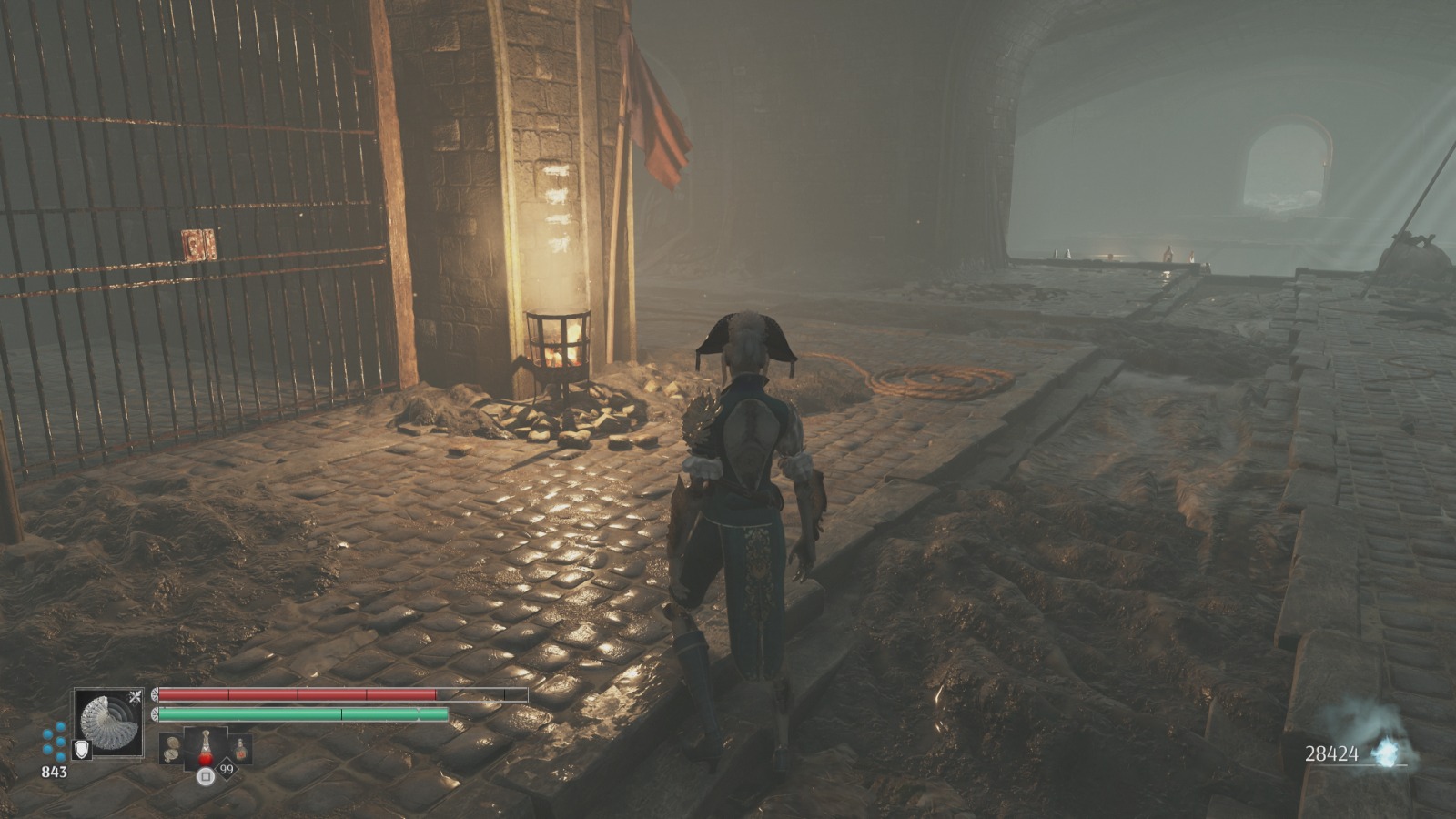Screen dimensions: 1456x819
Task: Select the 843 currency counter
Action: (x=55, y=772)
